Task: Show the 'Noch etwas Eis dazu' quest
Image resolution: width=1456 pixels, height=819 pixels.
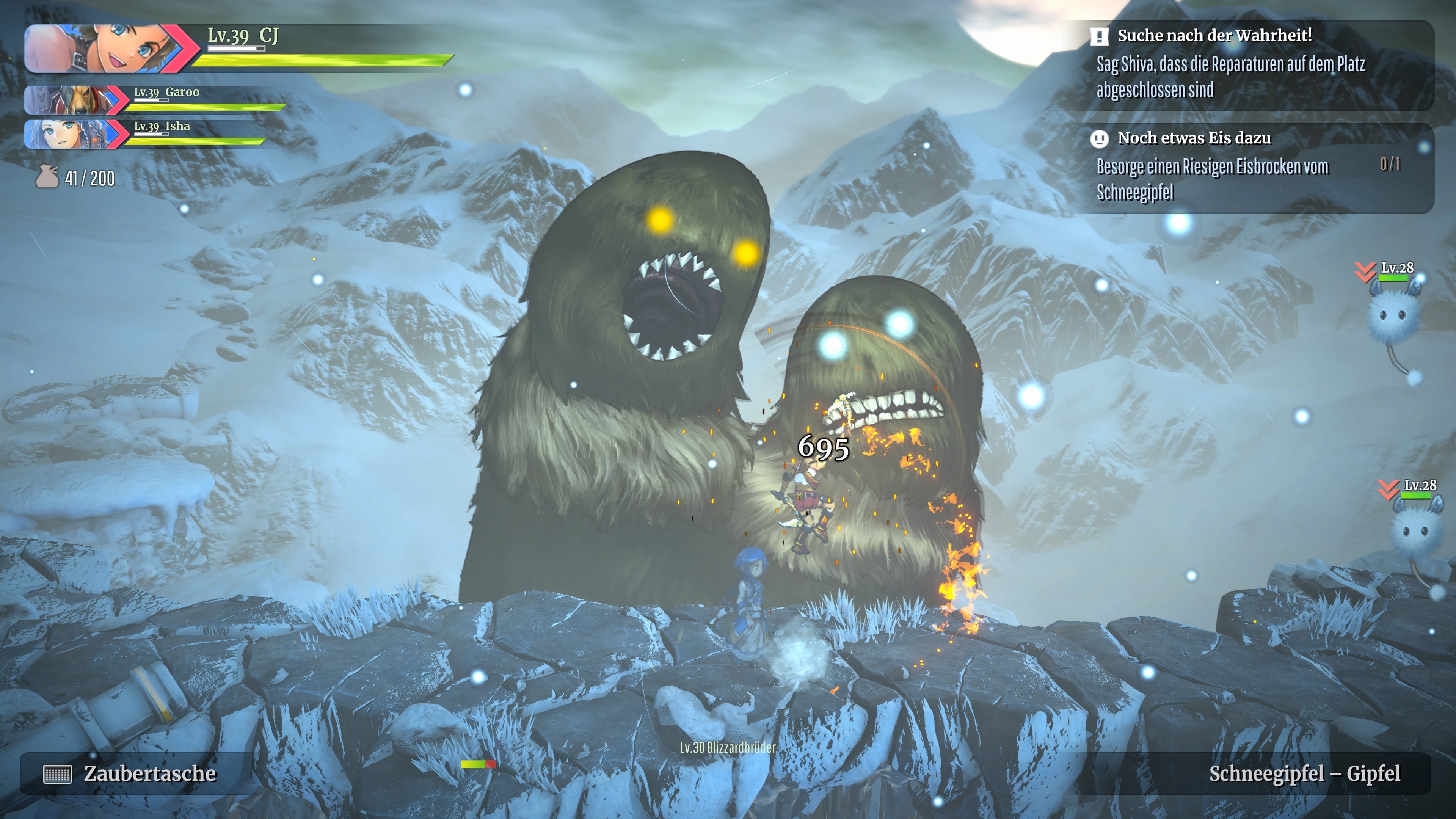Action: tap(1194, 138)
